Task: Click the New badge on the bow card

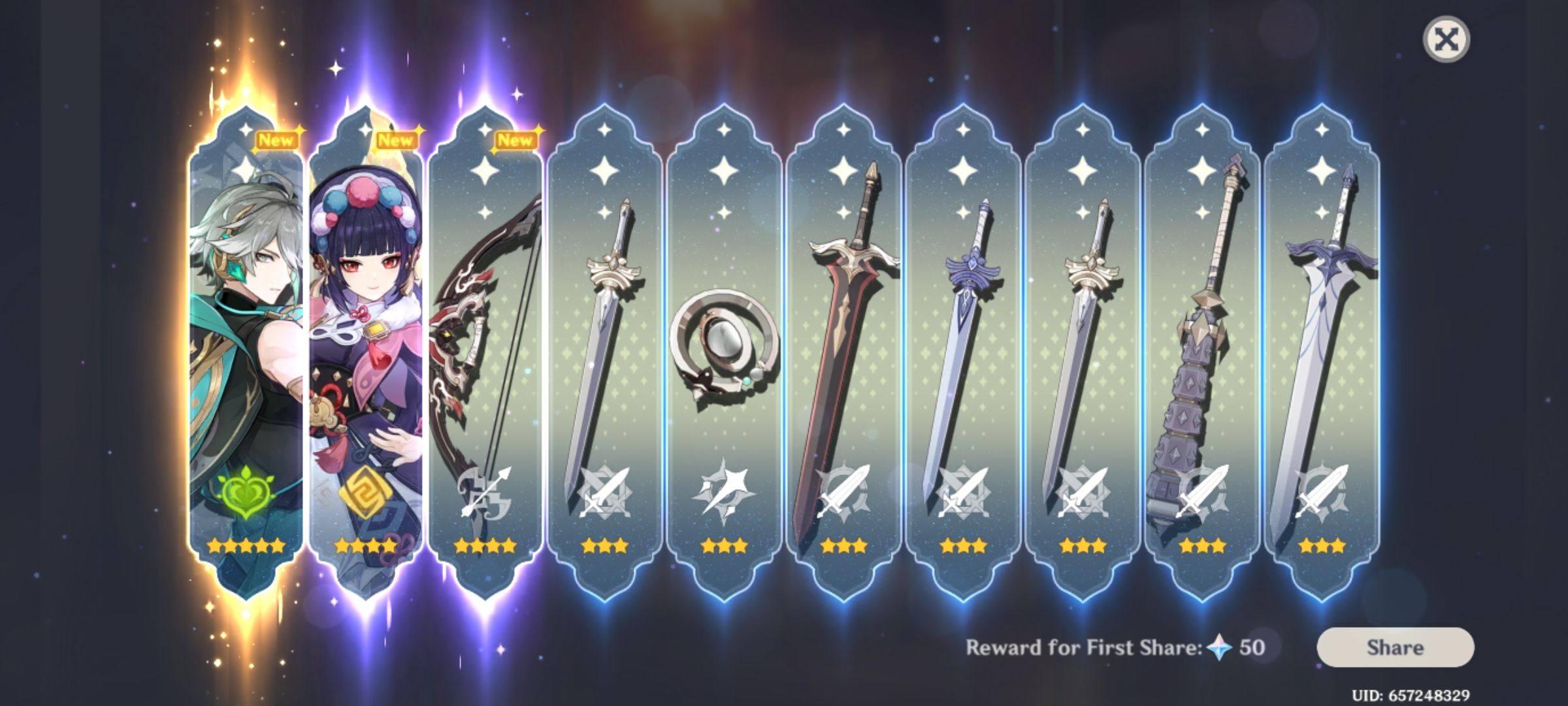Action: [x=516, y=139]
